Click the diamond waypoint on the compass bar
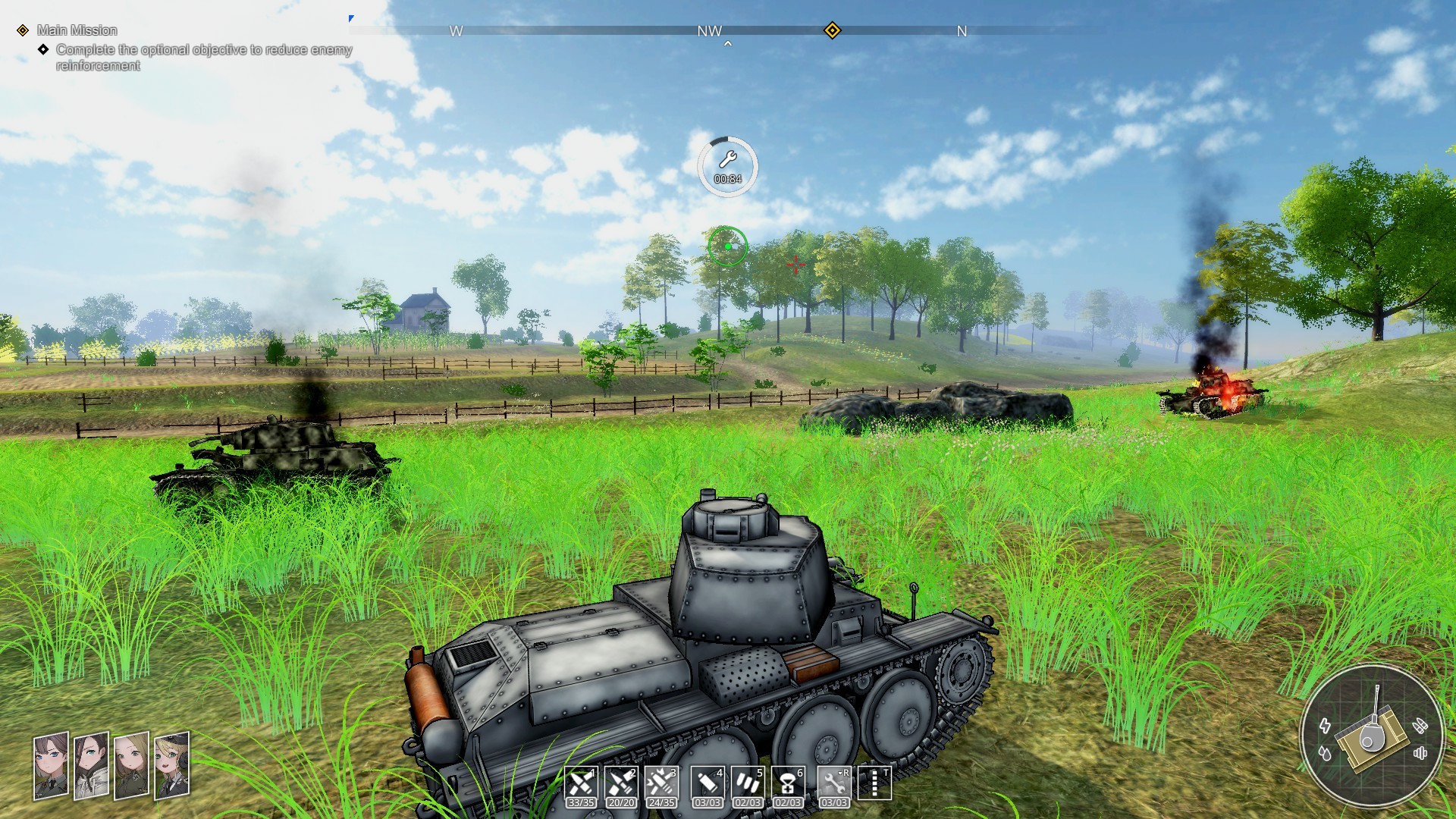Image resolution: width=1456 pixels, height=819 pixels. pyautogui.click(x=833, y=31)
